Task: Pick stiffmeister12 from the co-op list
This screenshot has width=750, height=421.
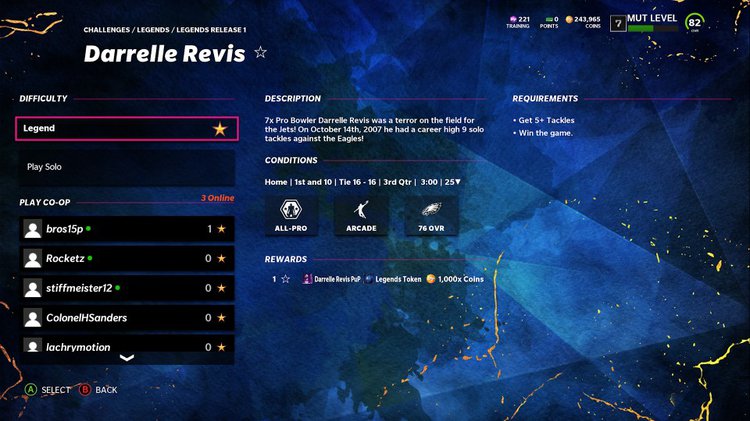Action: pyautogui.click(x=127, y=288)
